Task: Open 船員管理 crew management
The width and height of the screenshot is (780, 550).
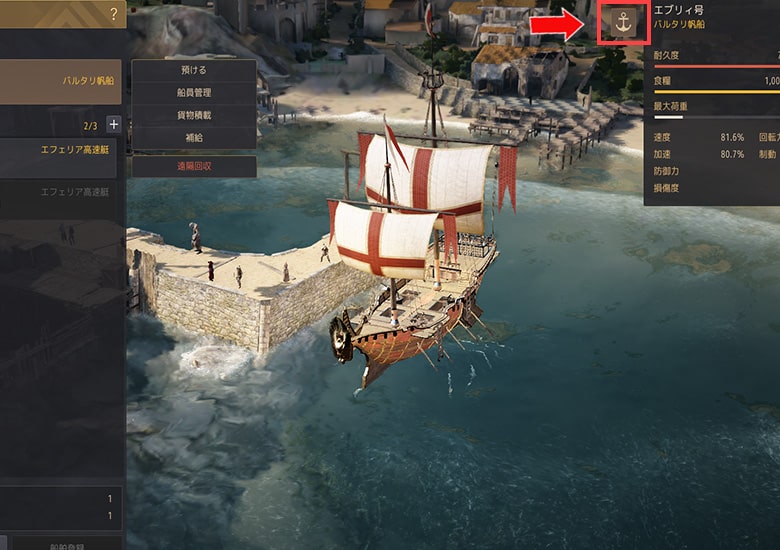Action: [193, 93]
